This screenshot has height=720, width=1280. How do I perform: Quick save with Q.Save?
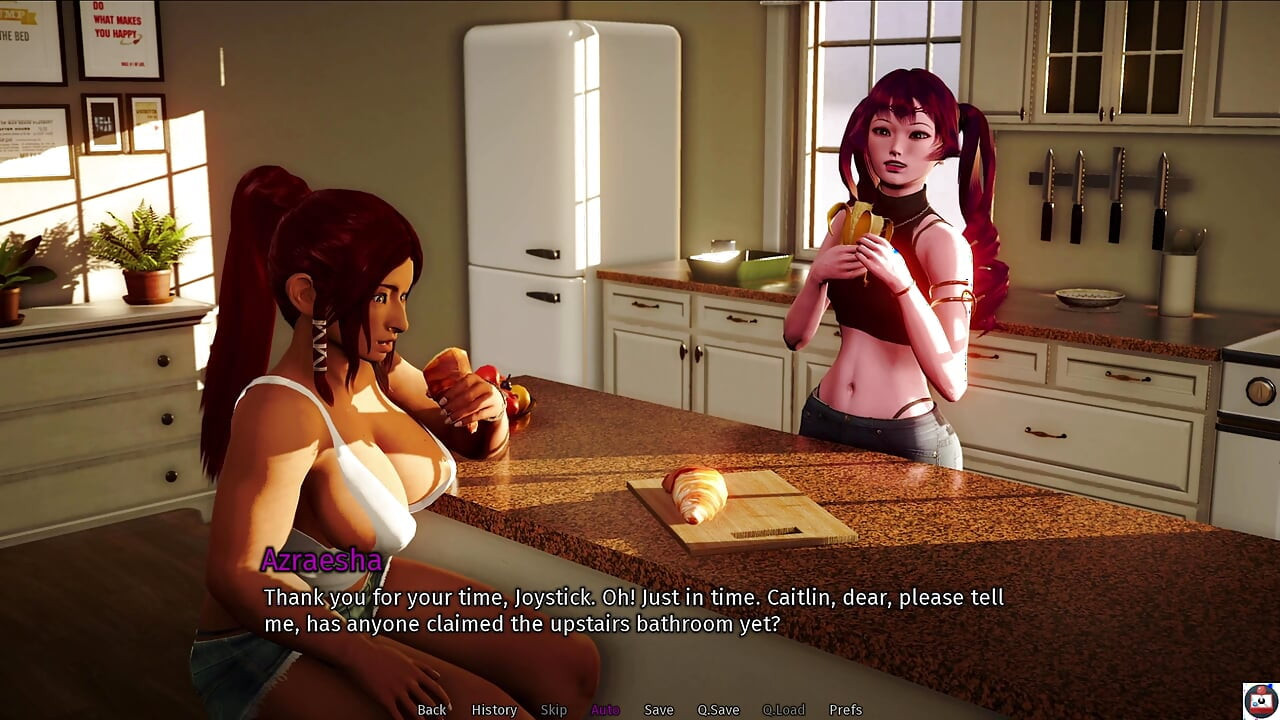point(718,710)
